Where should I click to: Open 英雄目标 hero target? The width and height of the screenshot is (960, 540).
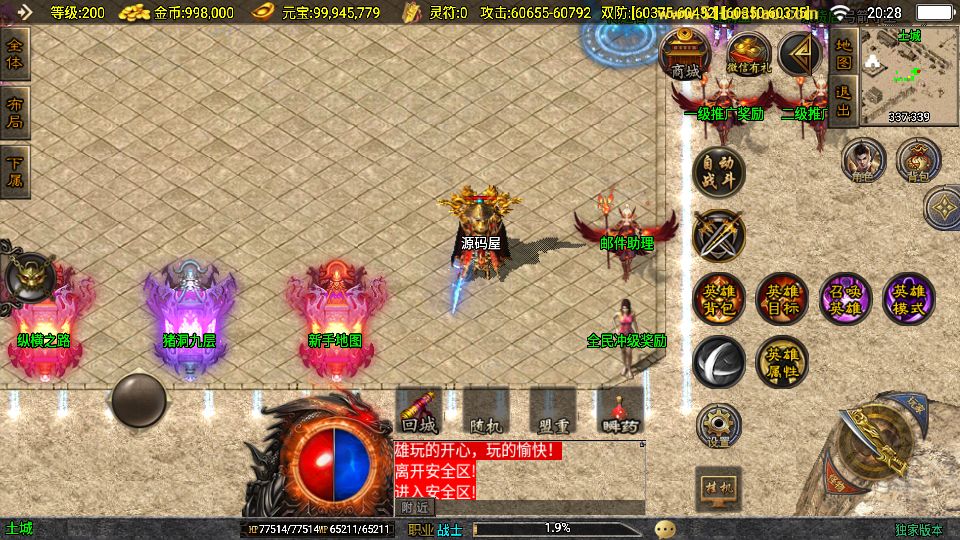(781, 298)
